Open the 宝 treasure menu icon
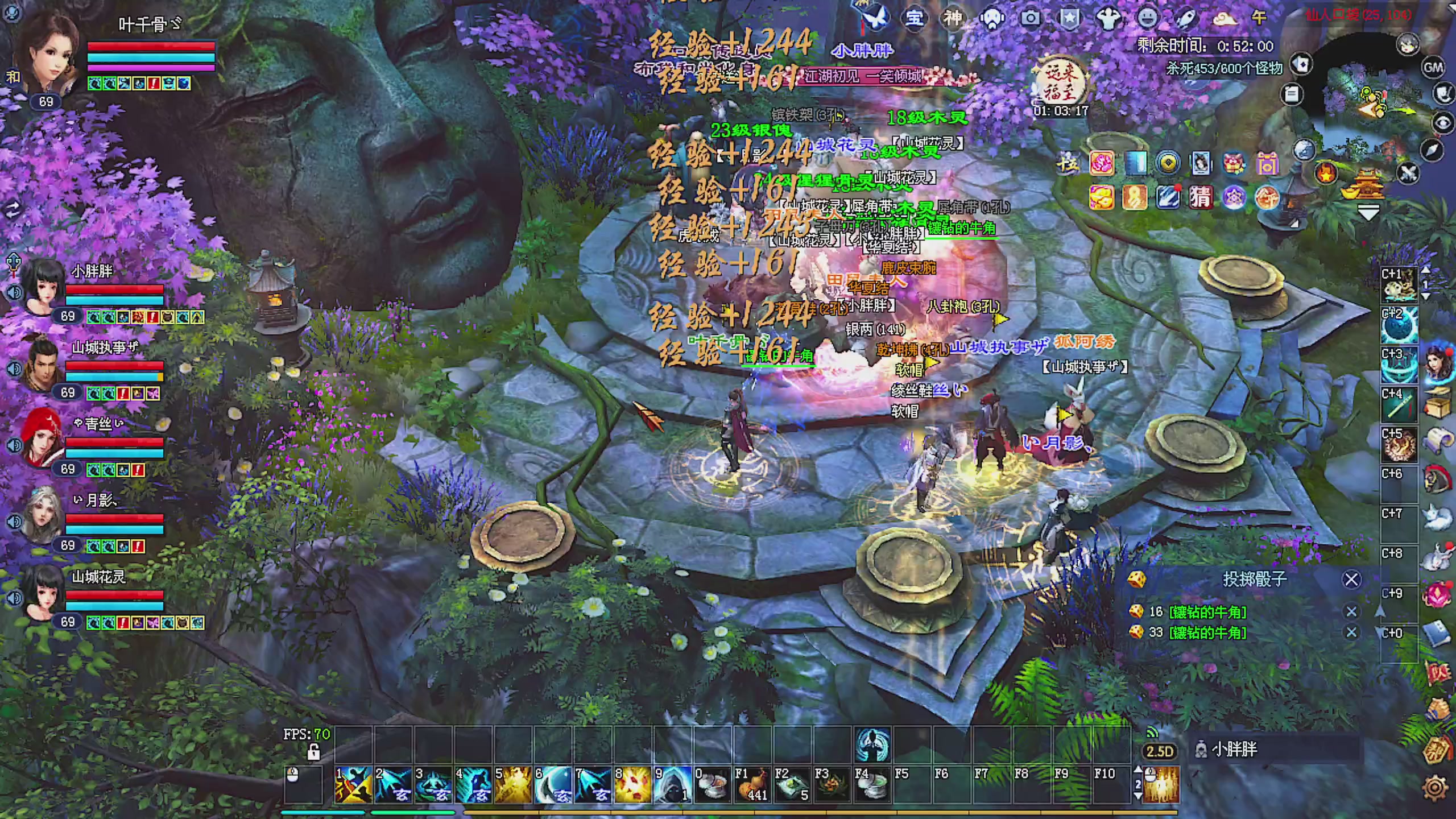Image resolution: width=1456 pixels, height=819 pixels. (914, 18)
